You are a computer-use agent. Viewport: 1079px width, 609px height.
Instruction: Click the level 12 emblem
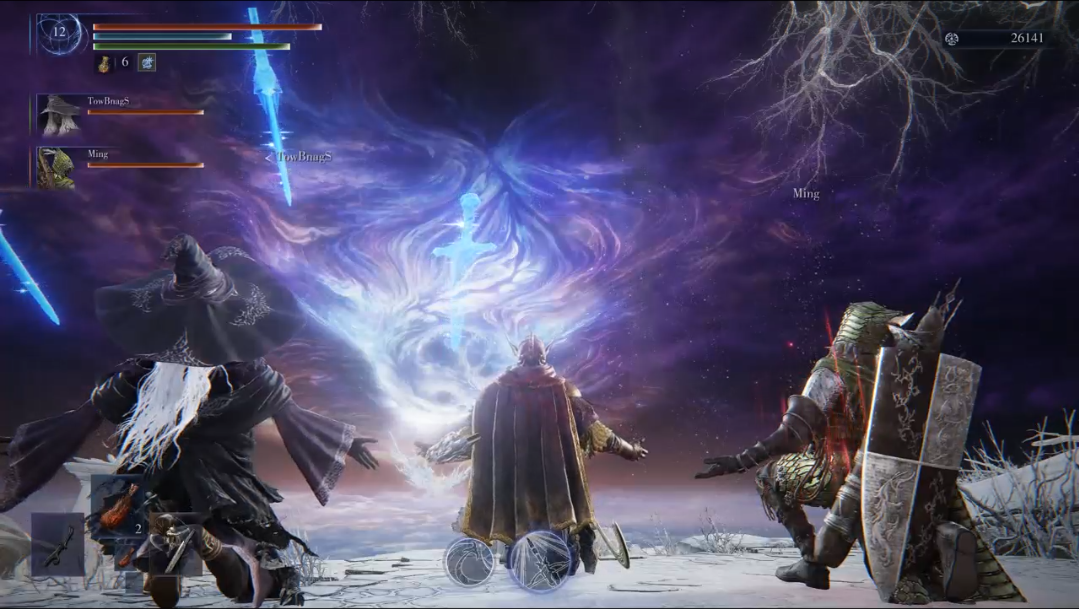[59, 33]
